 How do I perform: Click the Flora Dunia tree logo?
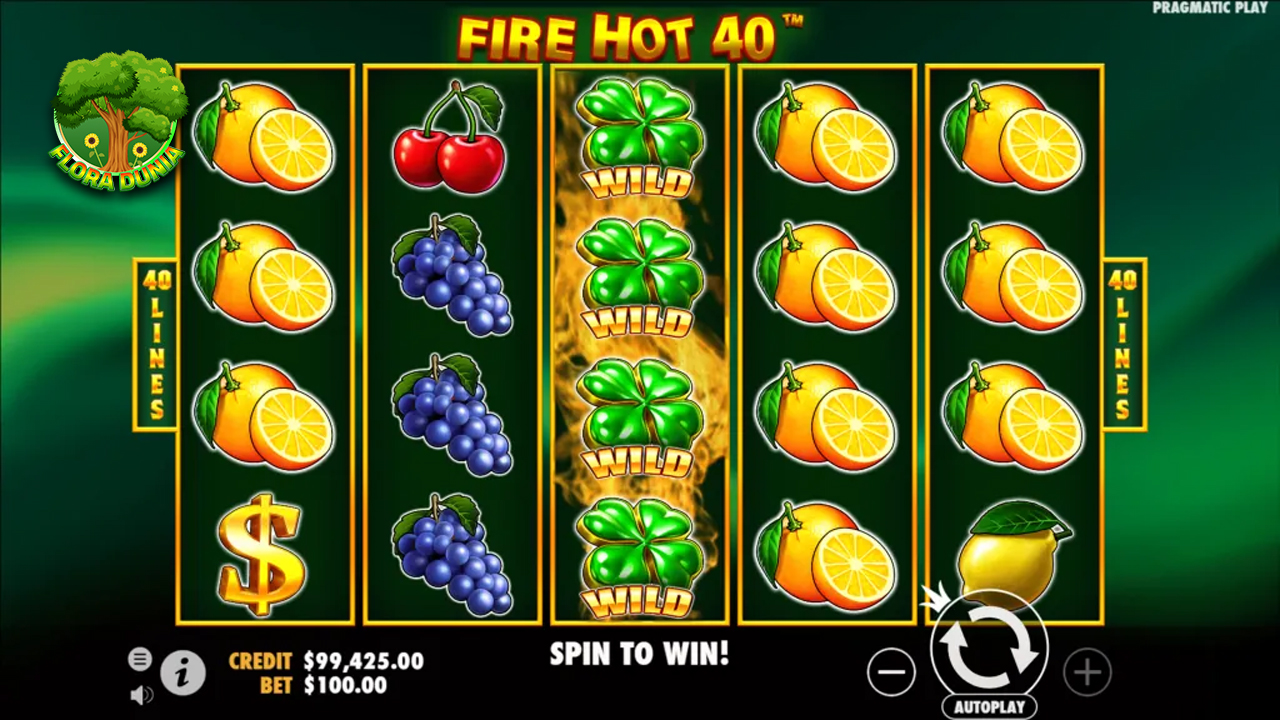tap(117, 120)
